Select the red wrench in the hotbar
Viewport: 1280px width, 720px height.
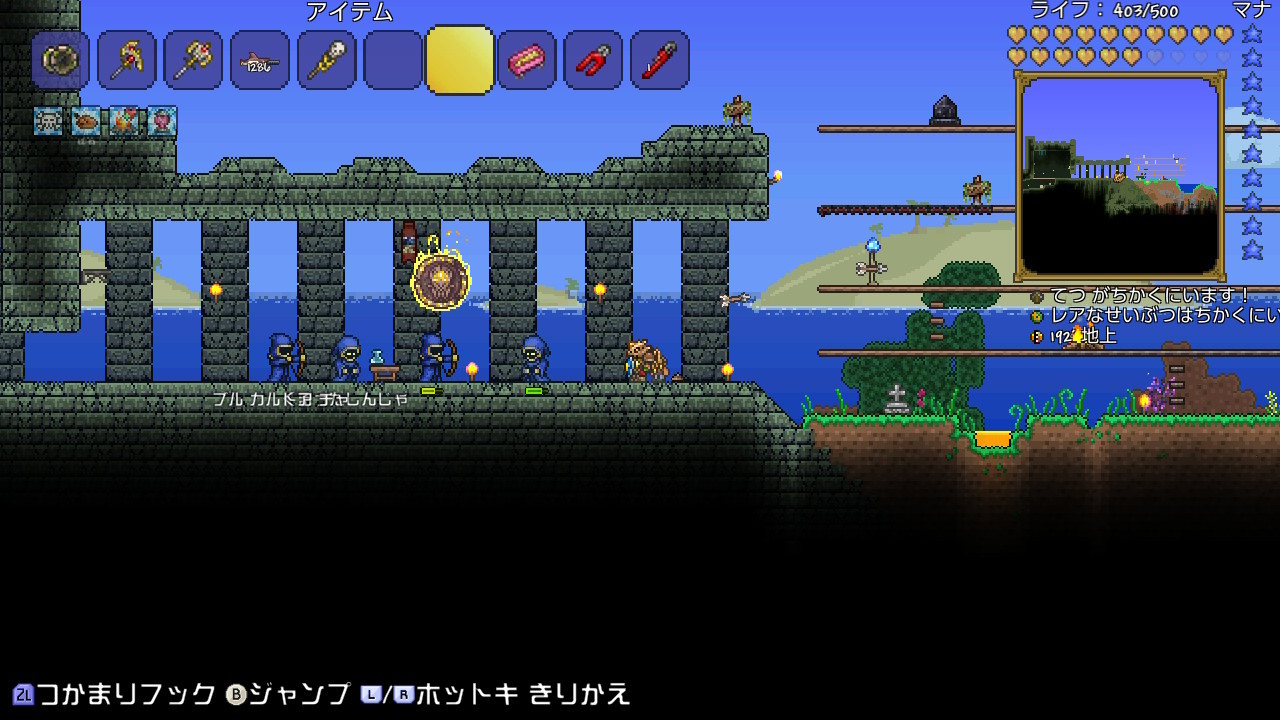coord(593,60)
